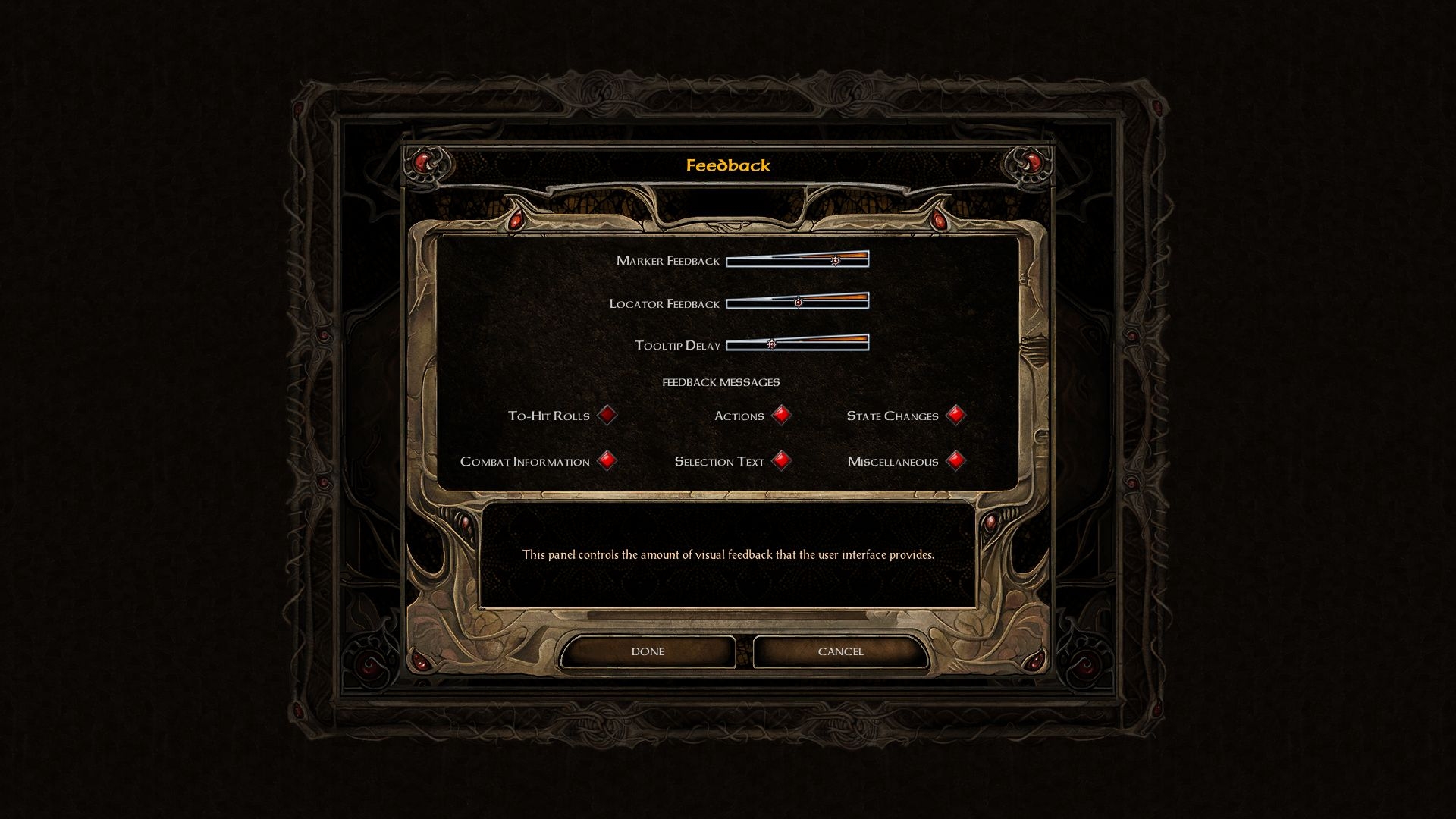Disable Combat Information messages
The image size is (1456, 819).
click(x=607, y=460)
